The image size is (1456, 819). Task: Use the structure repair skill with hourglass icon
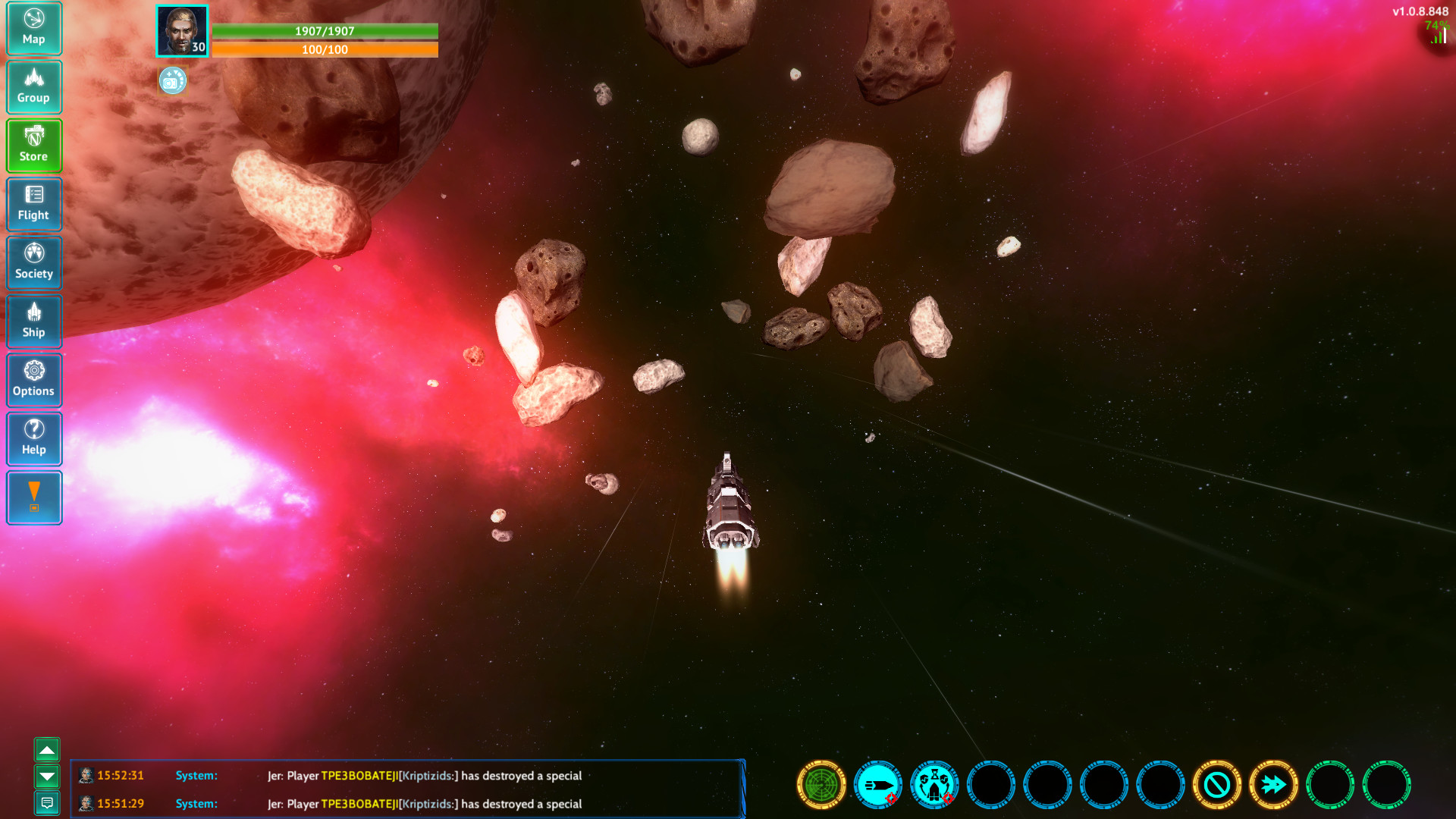tap(934, 786)
